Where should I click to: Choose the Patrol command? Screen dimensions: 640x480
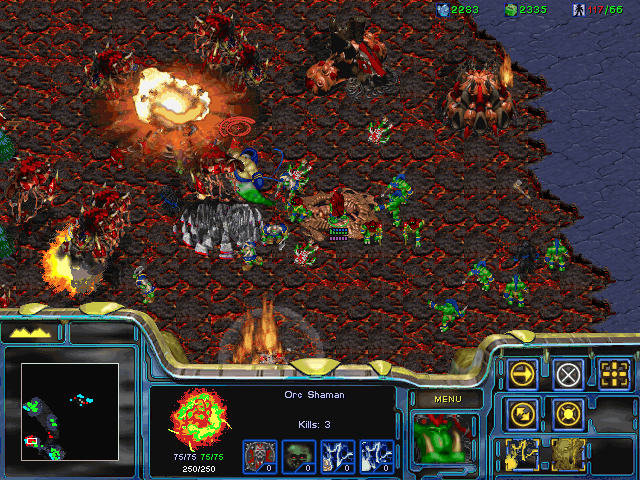523,412
